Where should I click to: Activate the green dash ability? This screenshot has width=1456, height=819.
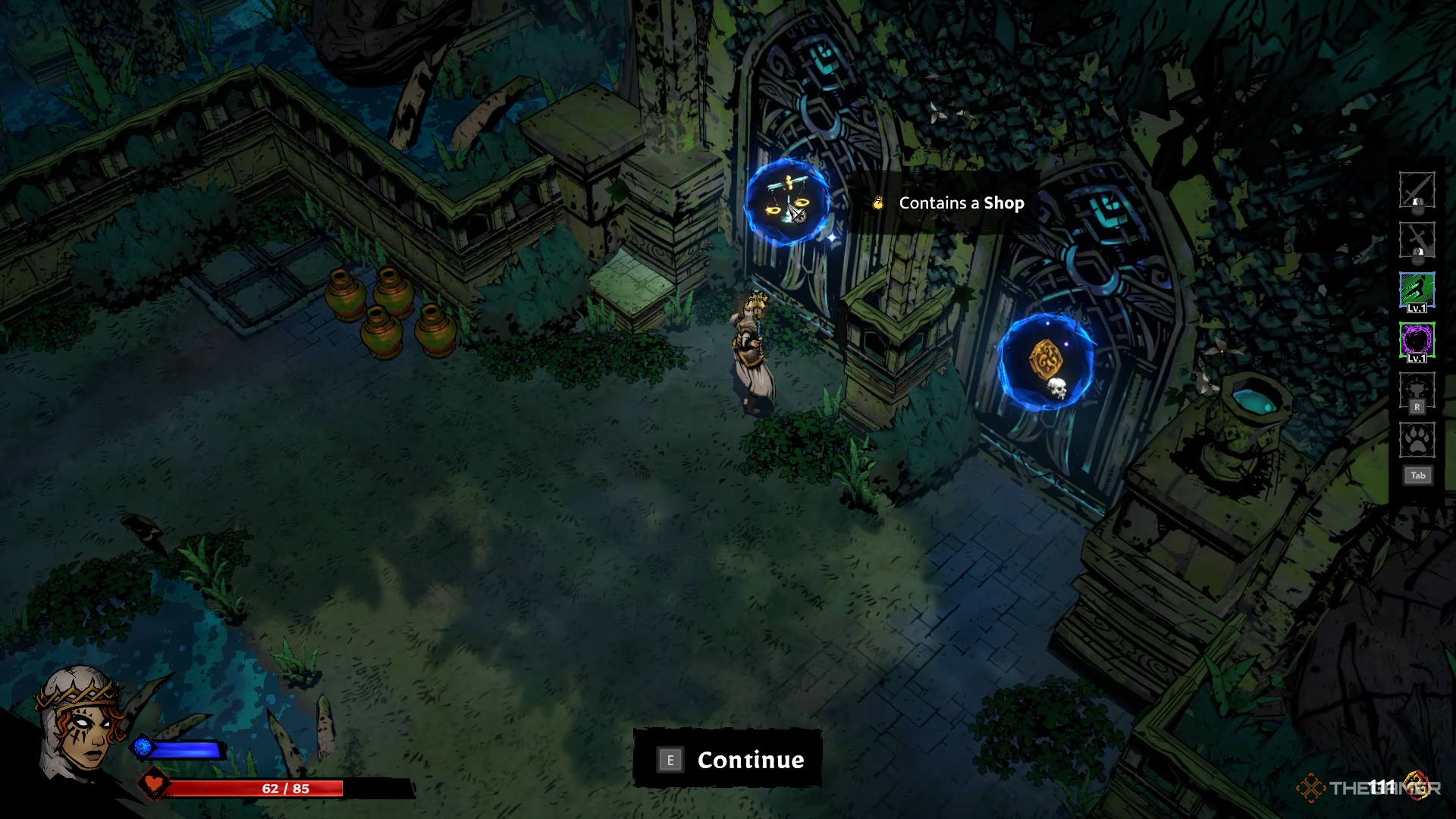tap(1417, 290)
